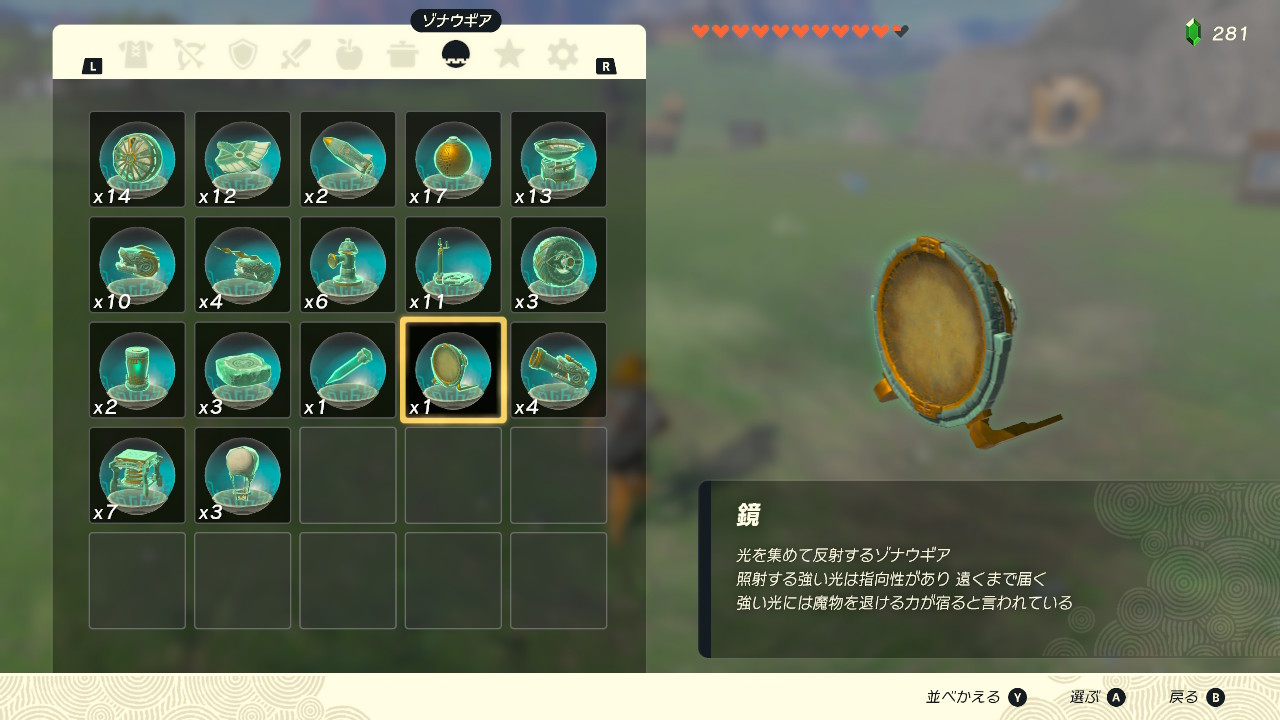Viewport: 1280px width, 720px height.
Task: Switch to the sword inventory tab
Action: [296, 56]
